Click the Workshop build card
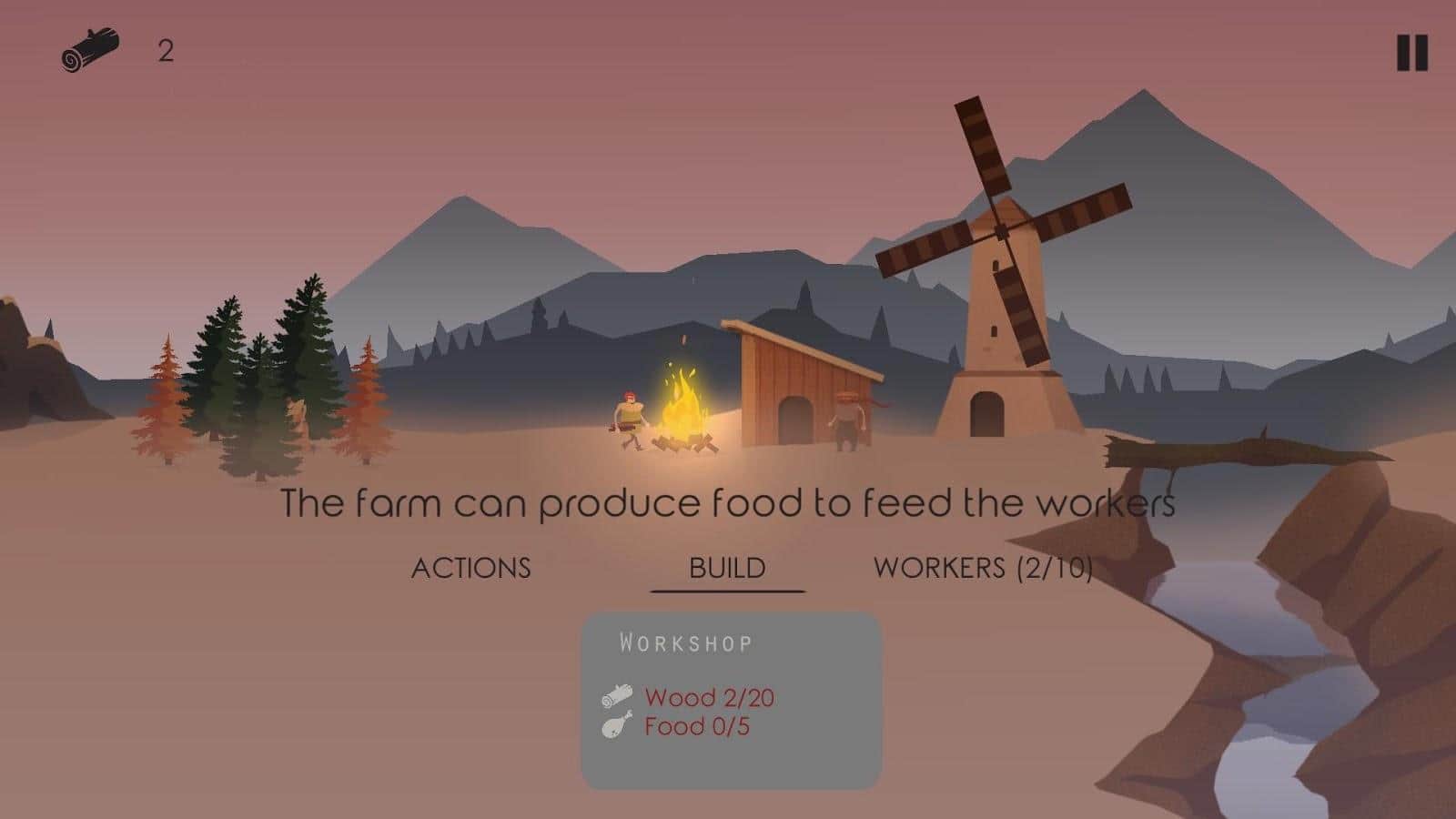 coord(733,701)
